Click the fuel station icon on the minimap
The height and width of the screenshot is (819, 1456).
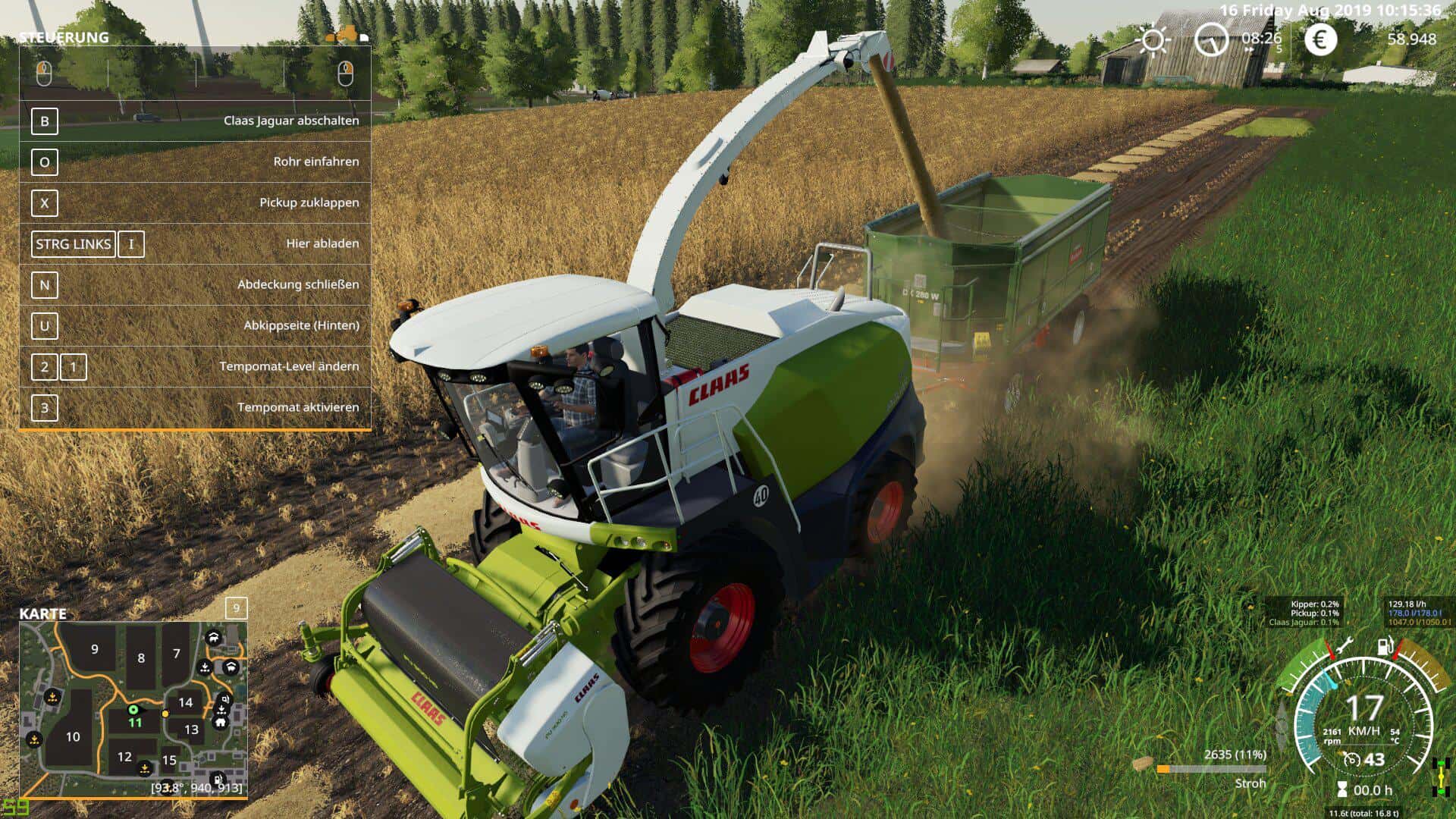pos(218,780)
